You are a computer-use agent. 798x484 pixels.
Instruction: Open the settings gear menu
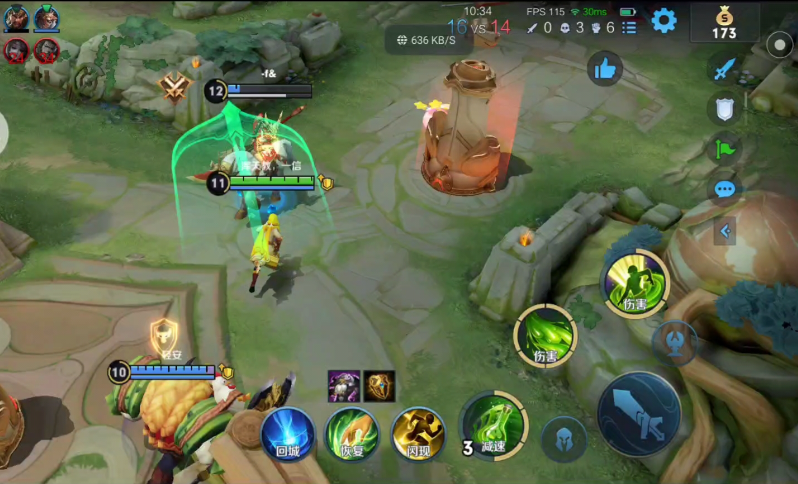pos(664,20)
